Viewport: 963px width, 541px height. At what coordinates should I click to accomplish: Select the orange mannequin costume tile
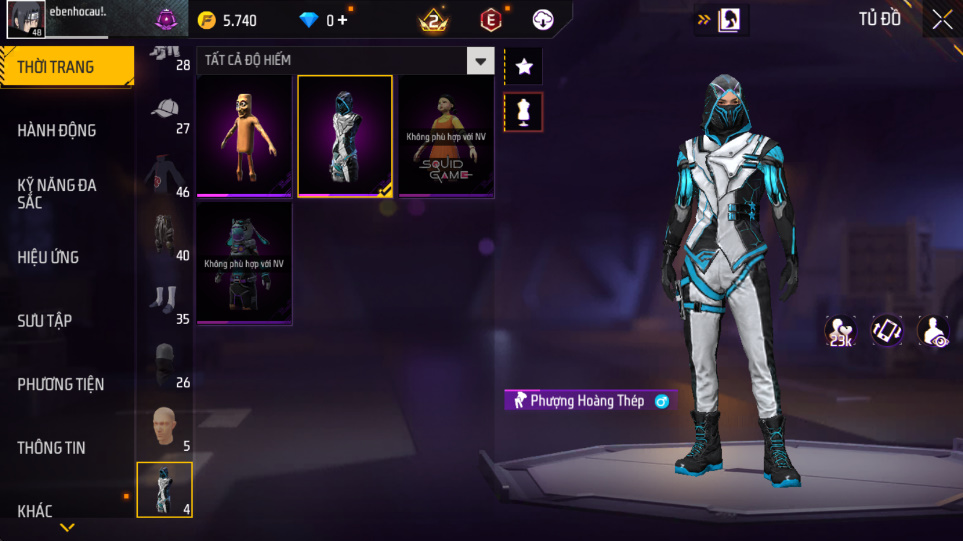(x=244, y=136)
